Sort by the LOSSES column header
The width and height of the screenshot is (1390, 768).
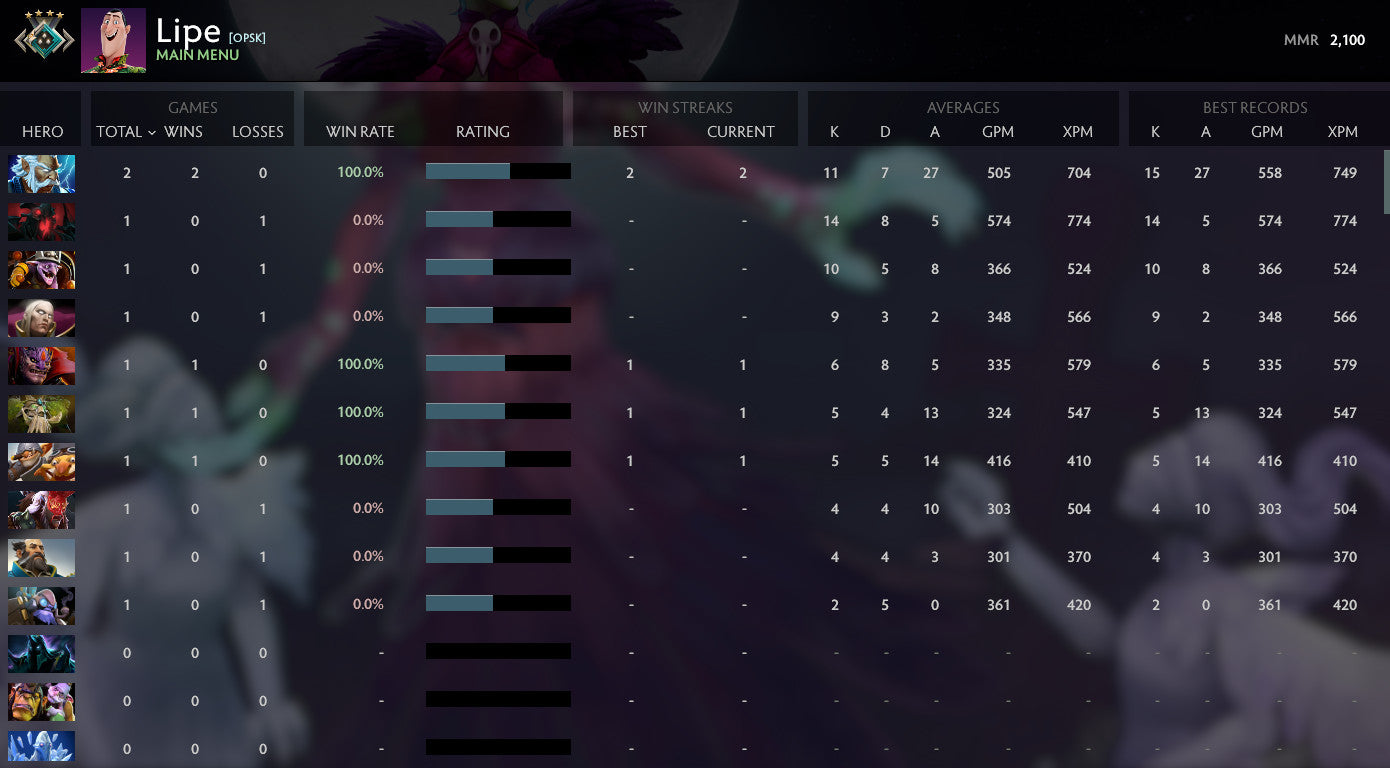tap(258, 131)
